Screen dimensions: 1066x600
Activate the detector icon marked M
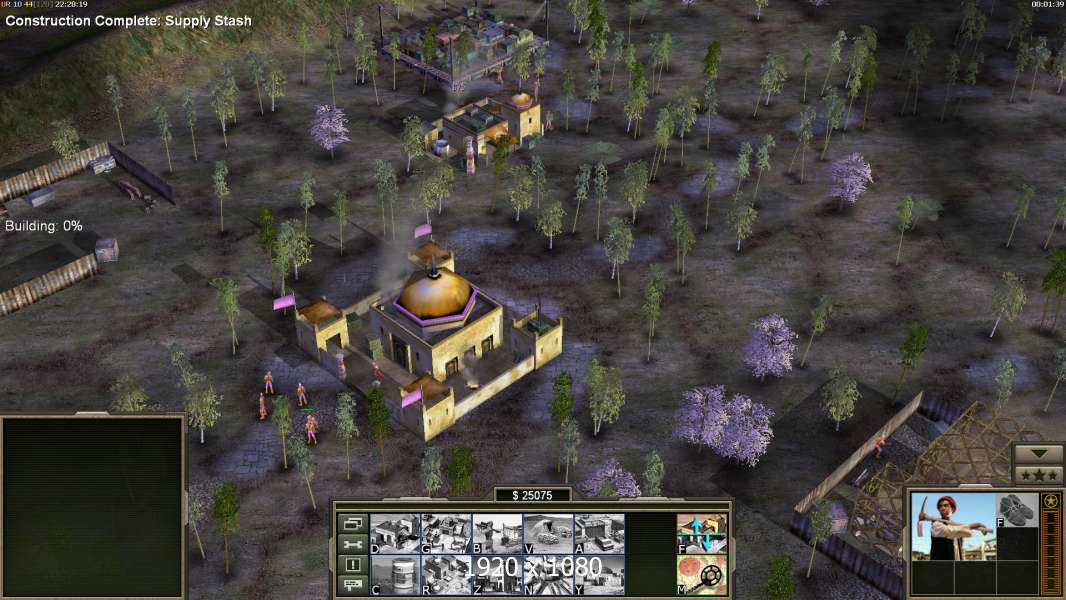702,575
